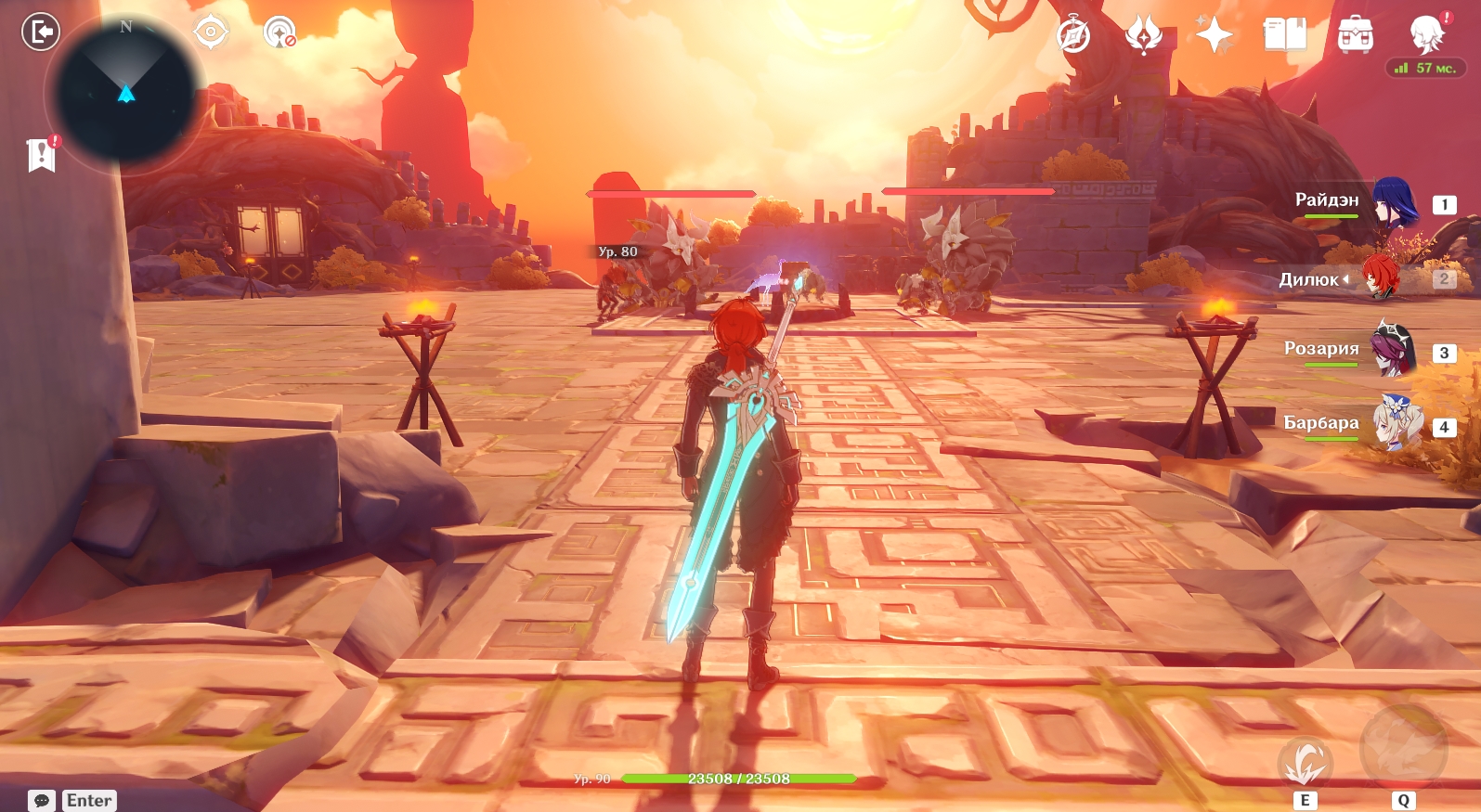The height and width of the screenshot is (812, 1481).
Task: Activate the elemental burst icon
Action: [1403, 749]
